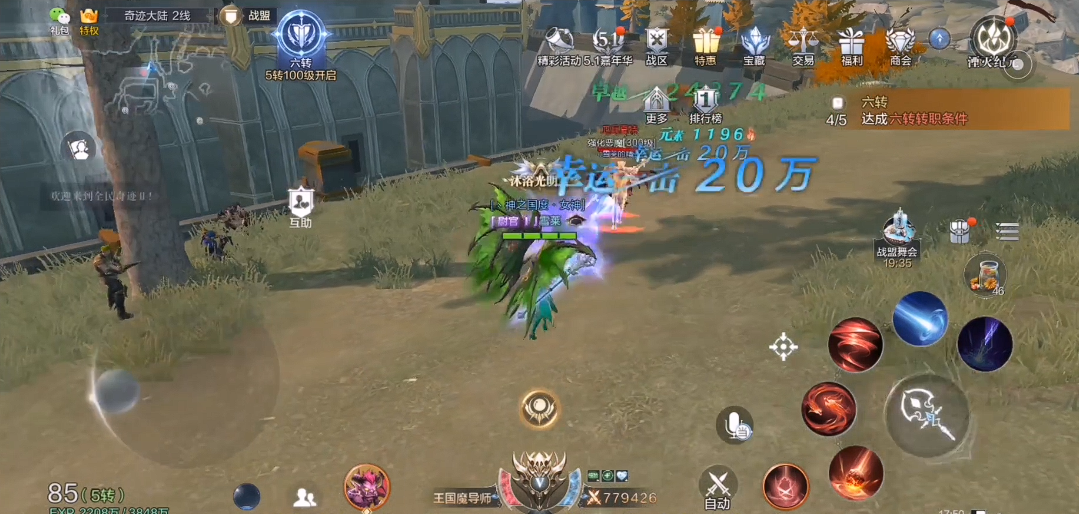Open the 福利 welfare gift box

[x=852, y=42]
